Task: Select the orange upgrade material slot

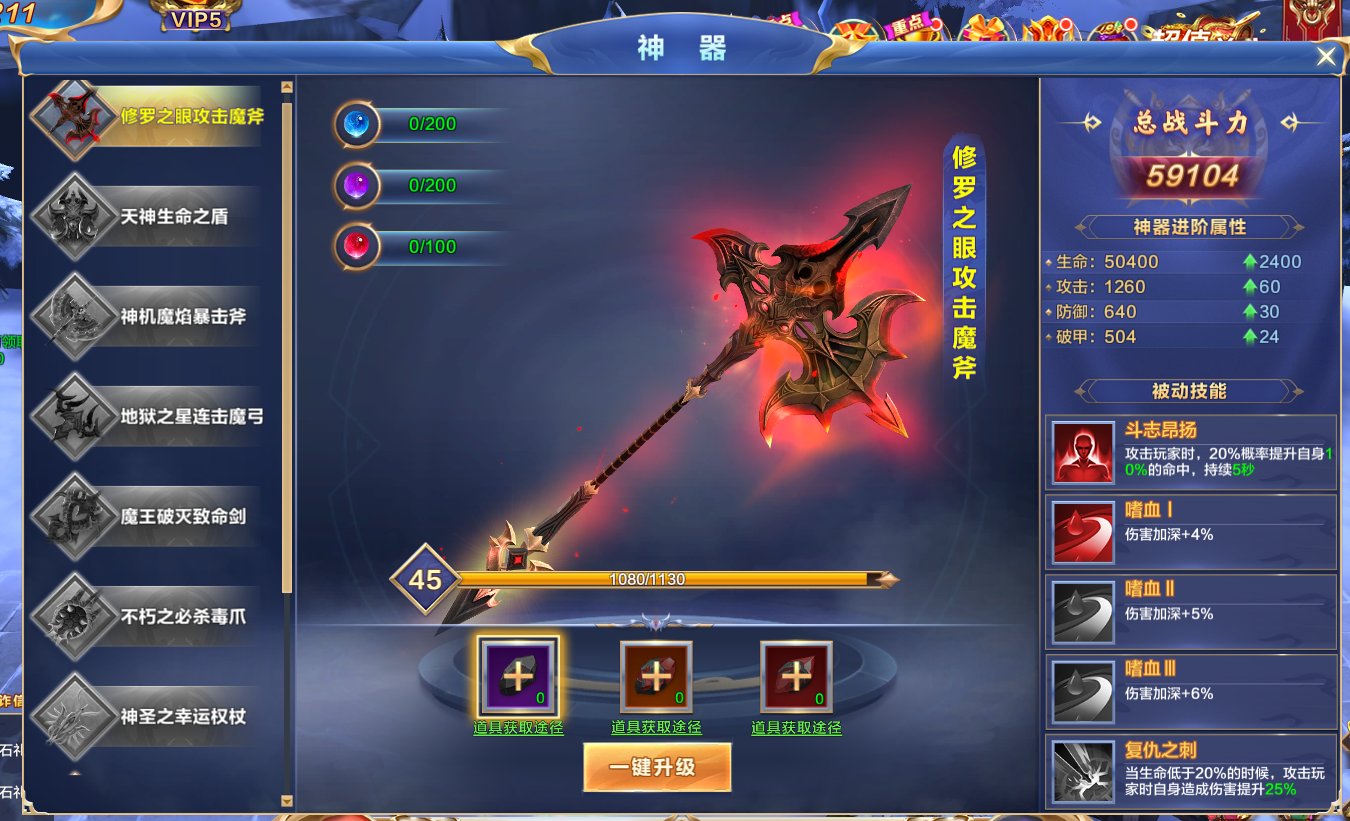Action: 656,676
